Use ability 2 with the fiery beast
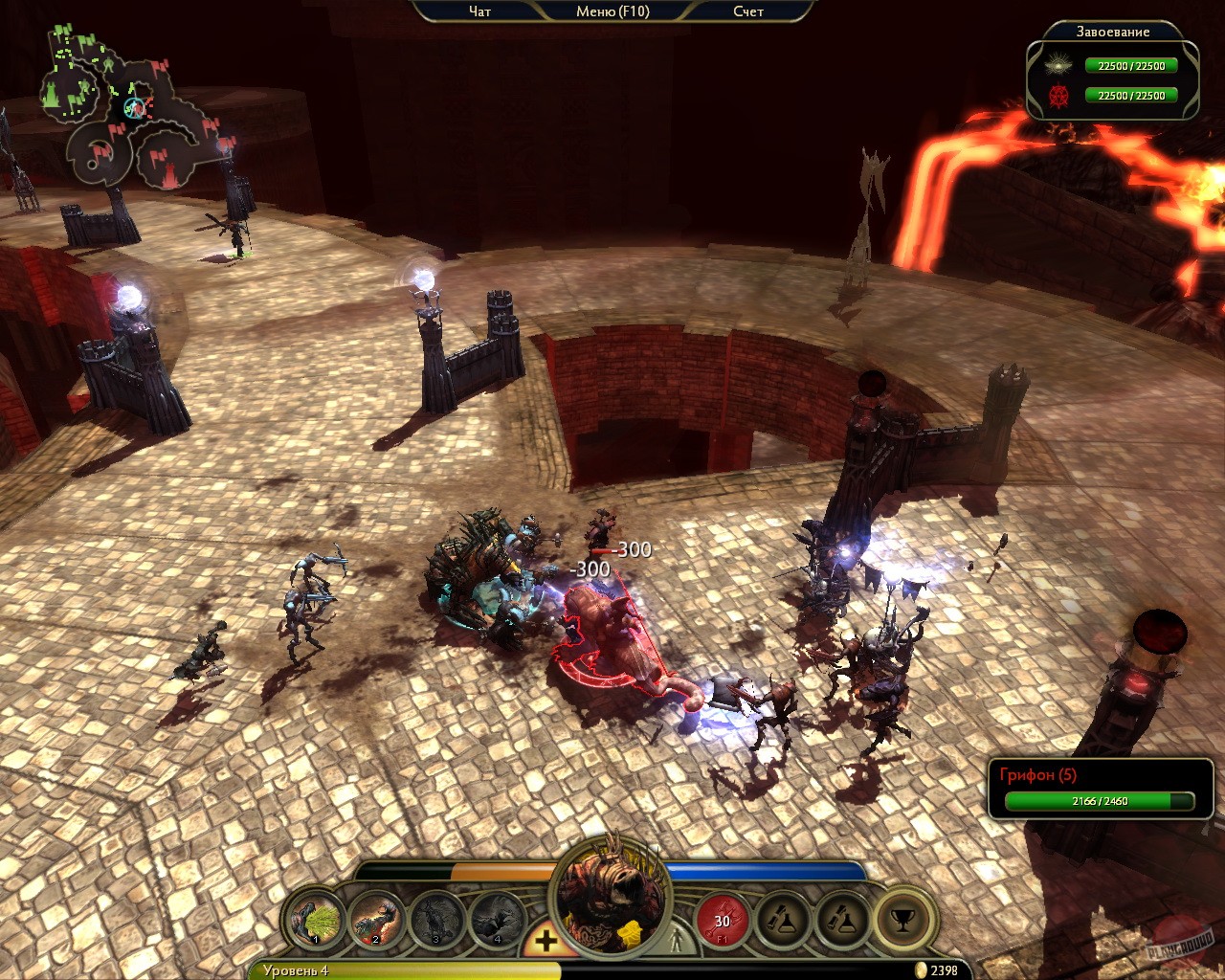Viewport: 1225px width, 980px height. [x=377, y=921]
